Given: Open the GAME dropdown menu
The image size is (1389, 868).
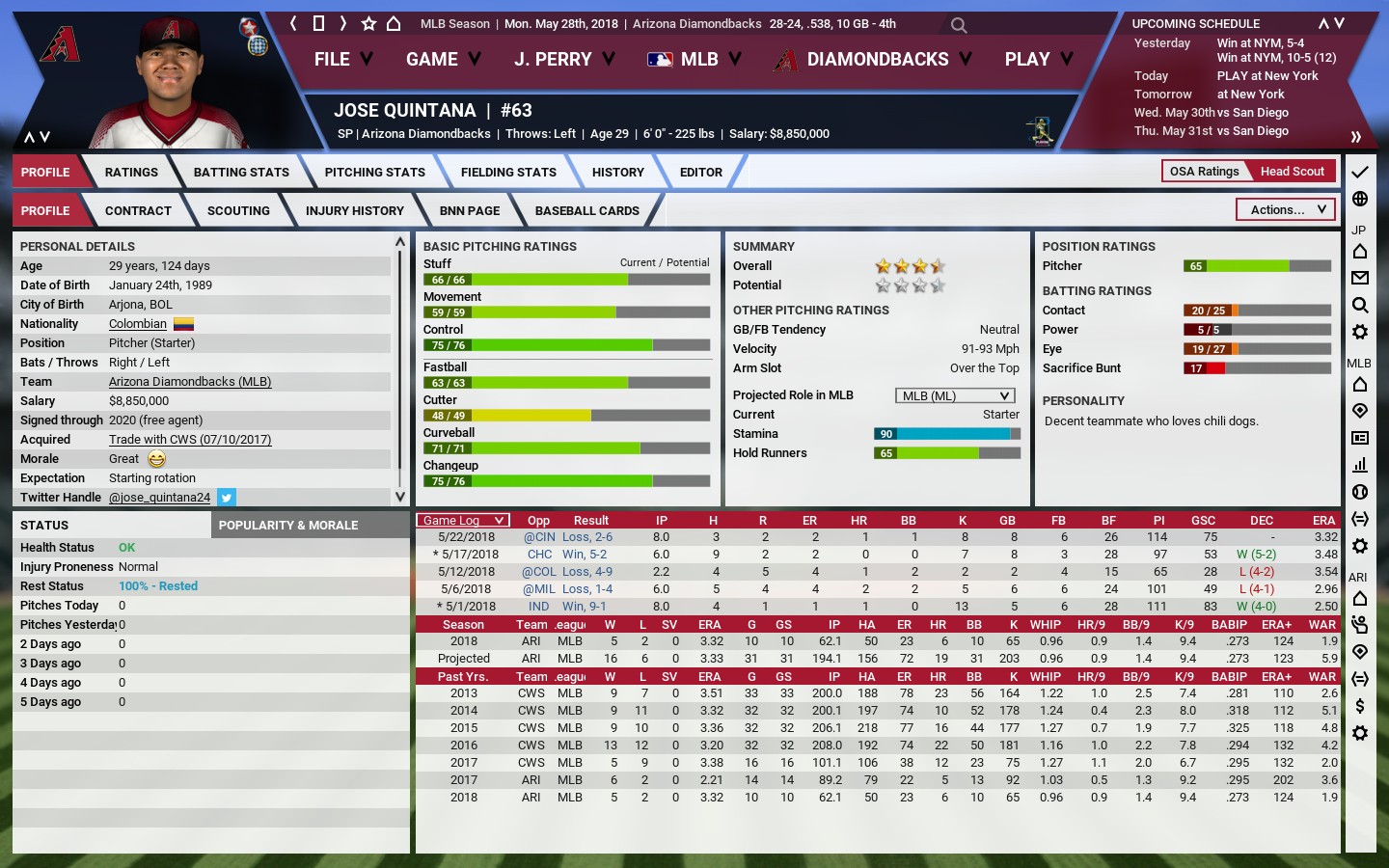Looking at the screenshot, I should (x=443, y=60).
